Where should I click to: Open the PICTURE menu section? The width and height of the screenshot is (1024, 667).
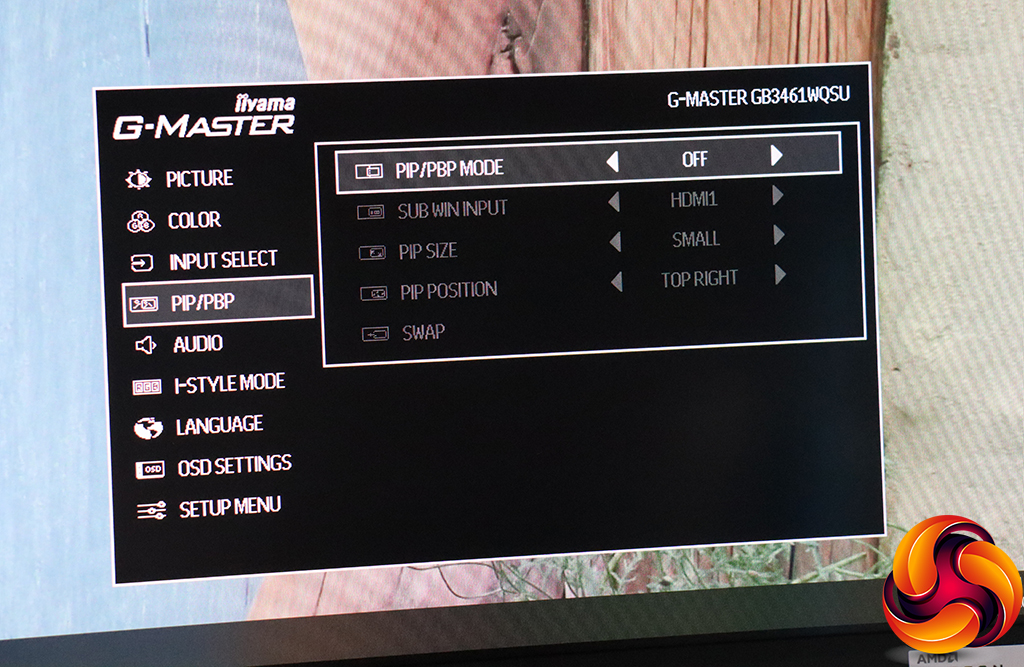pos(198,179)
